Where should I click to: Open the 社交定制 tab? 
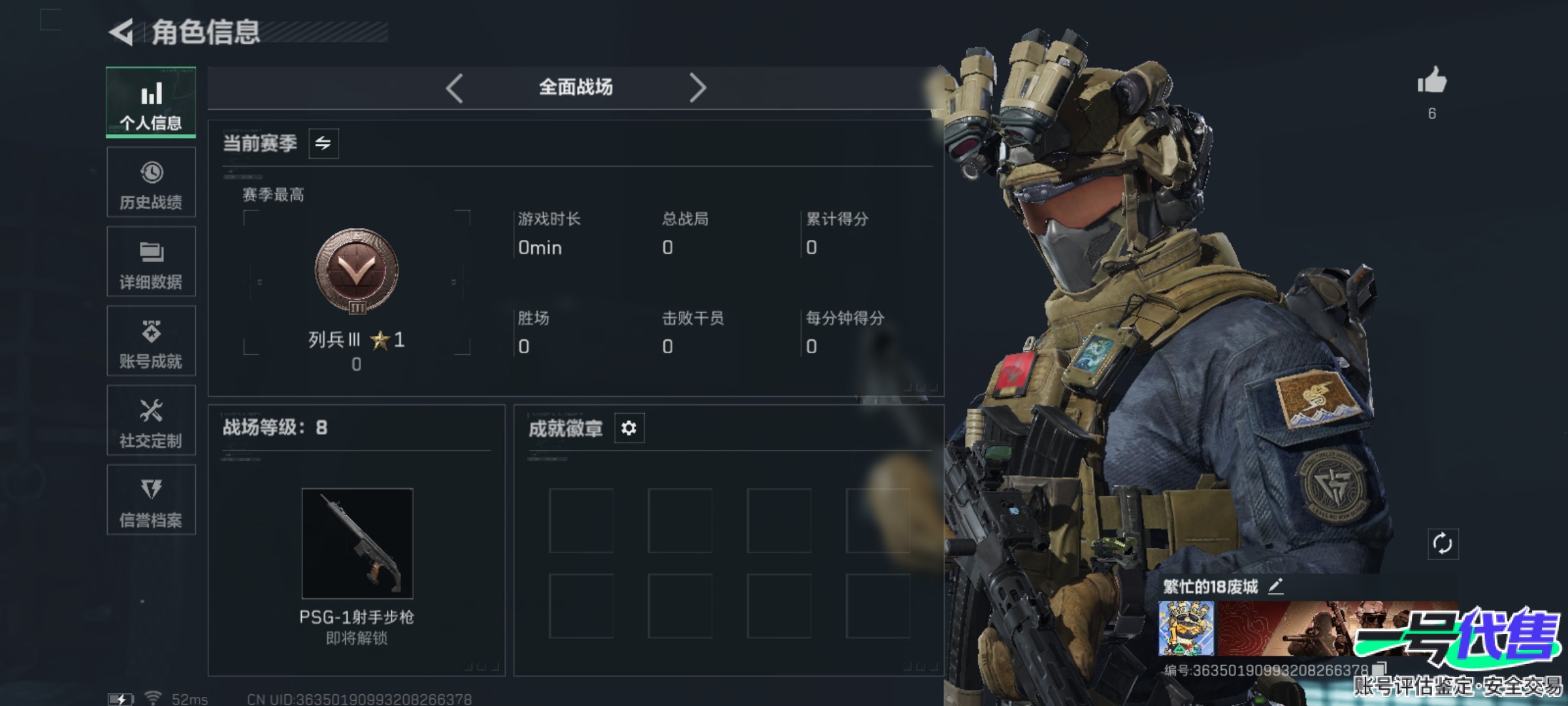(x=151, y=420)
